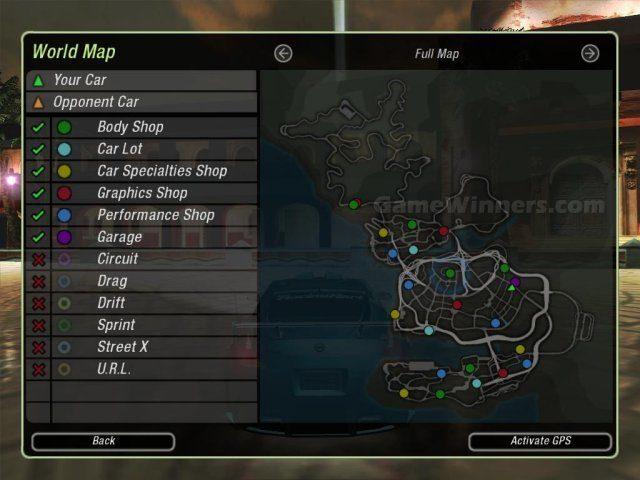
Task: Enable the Circuit race filter
Action: [x=39, y=259]
